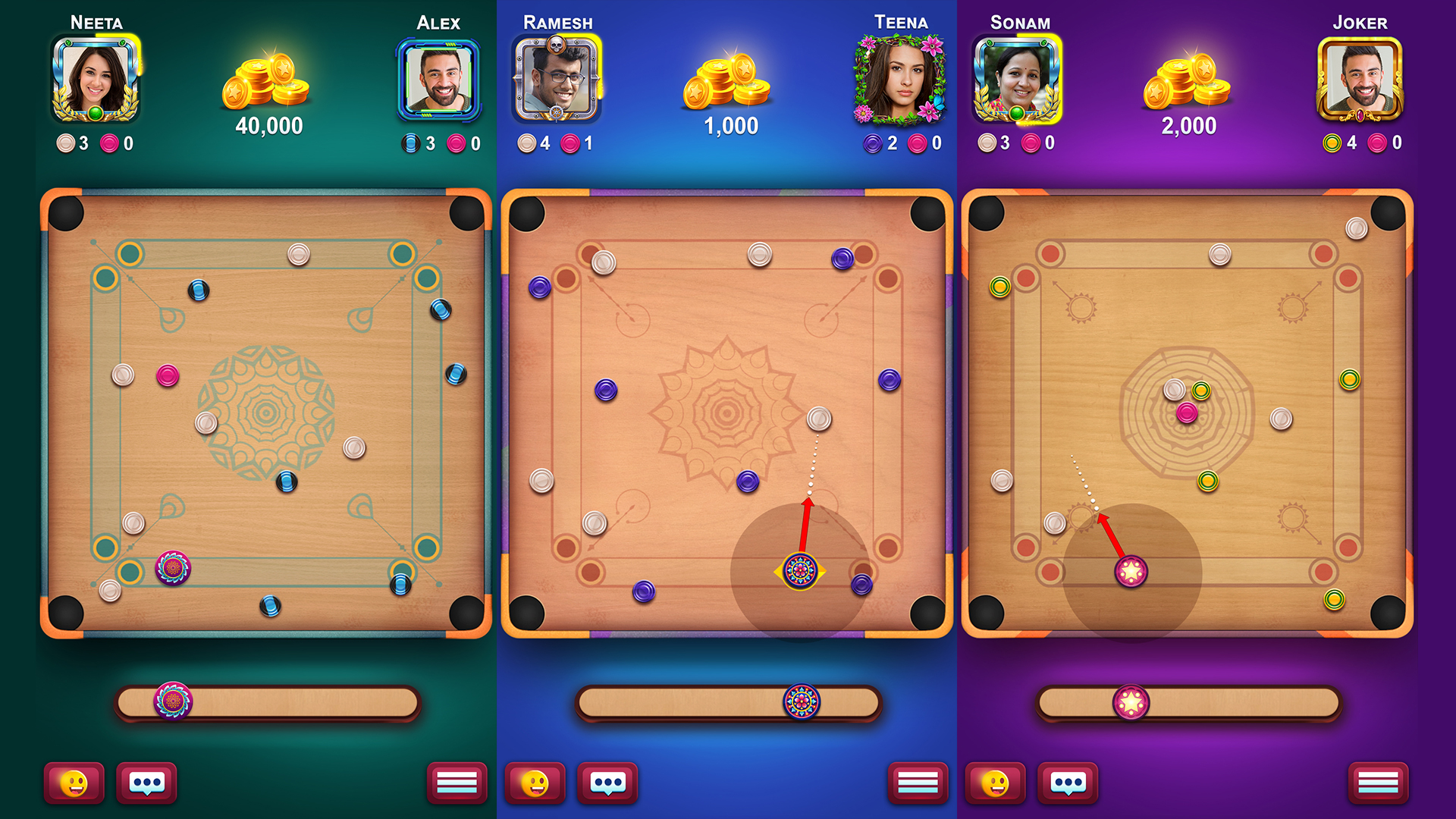Click the red aim arrow on Ramesh's board

point(805,523)
